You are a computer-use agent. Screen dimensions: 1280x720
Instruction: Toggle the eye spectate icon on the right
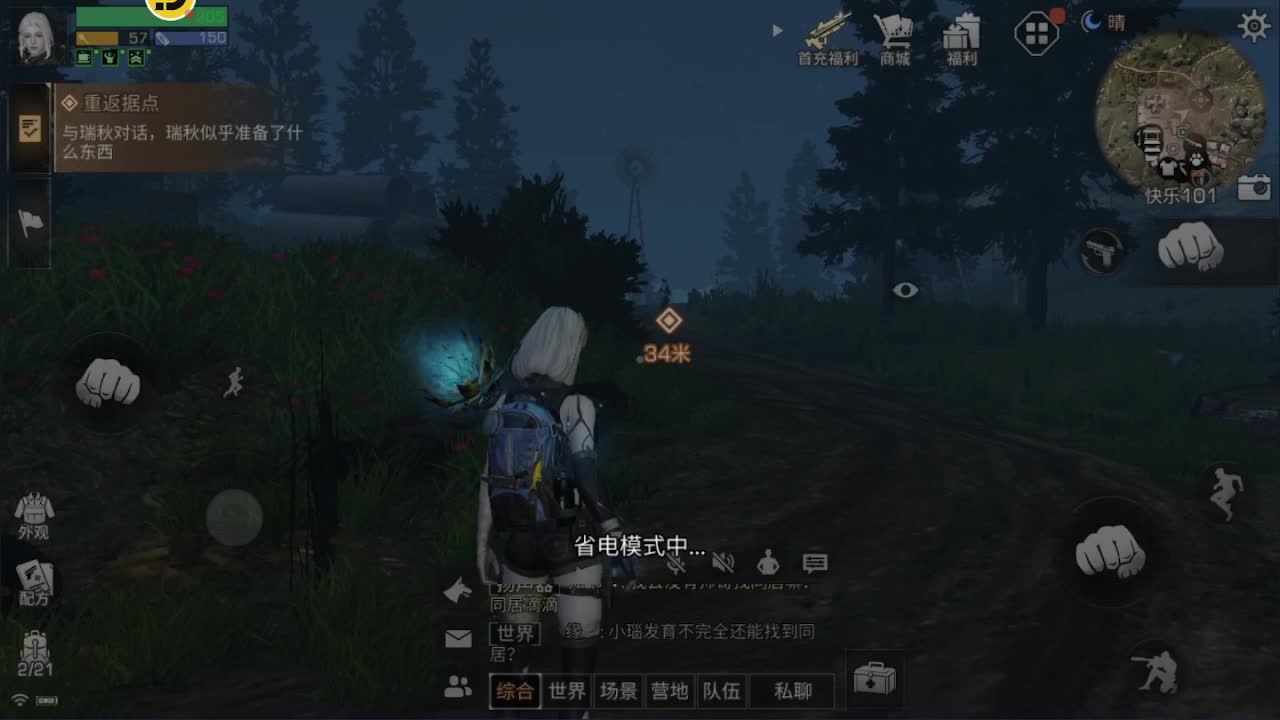[x=905, y=290]
